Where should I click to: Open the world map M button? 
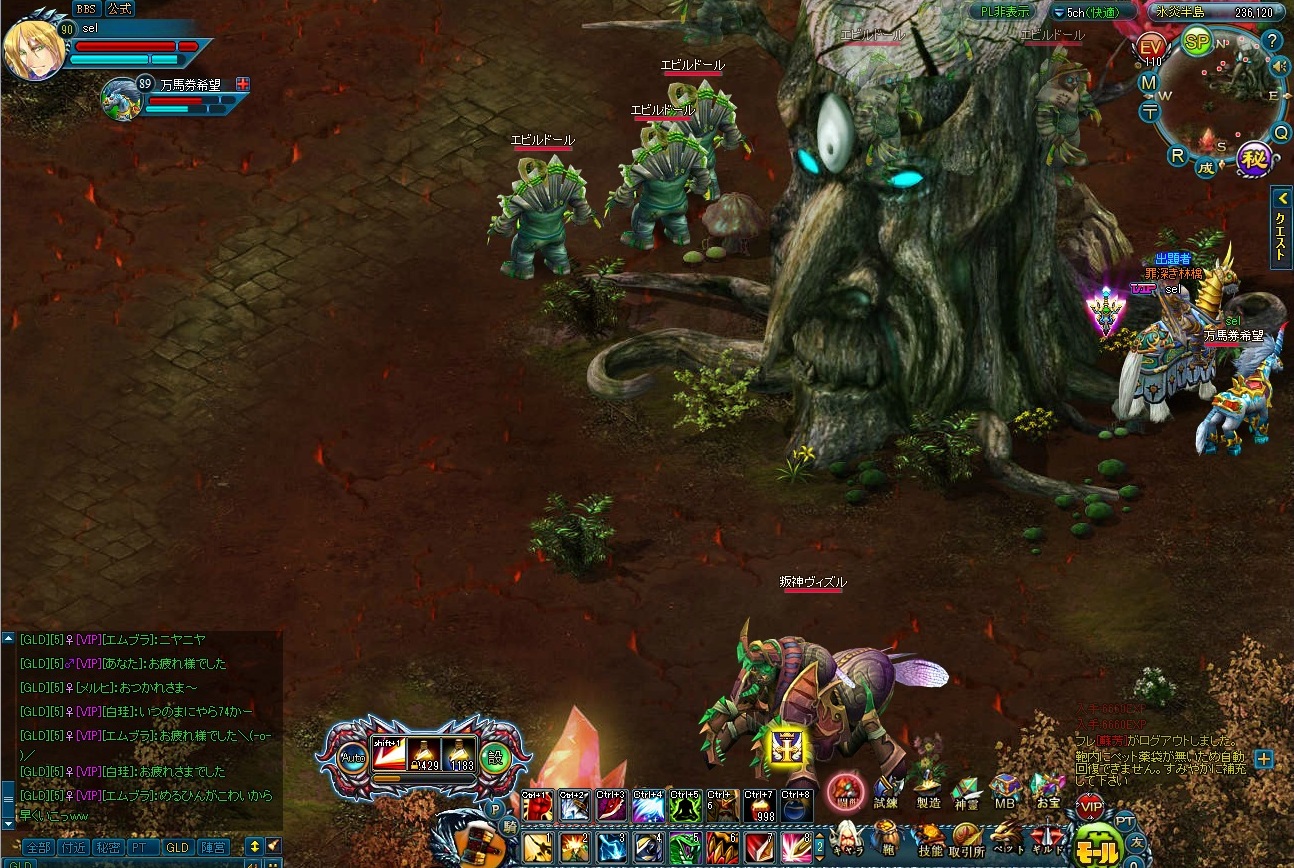point(1149,82)
